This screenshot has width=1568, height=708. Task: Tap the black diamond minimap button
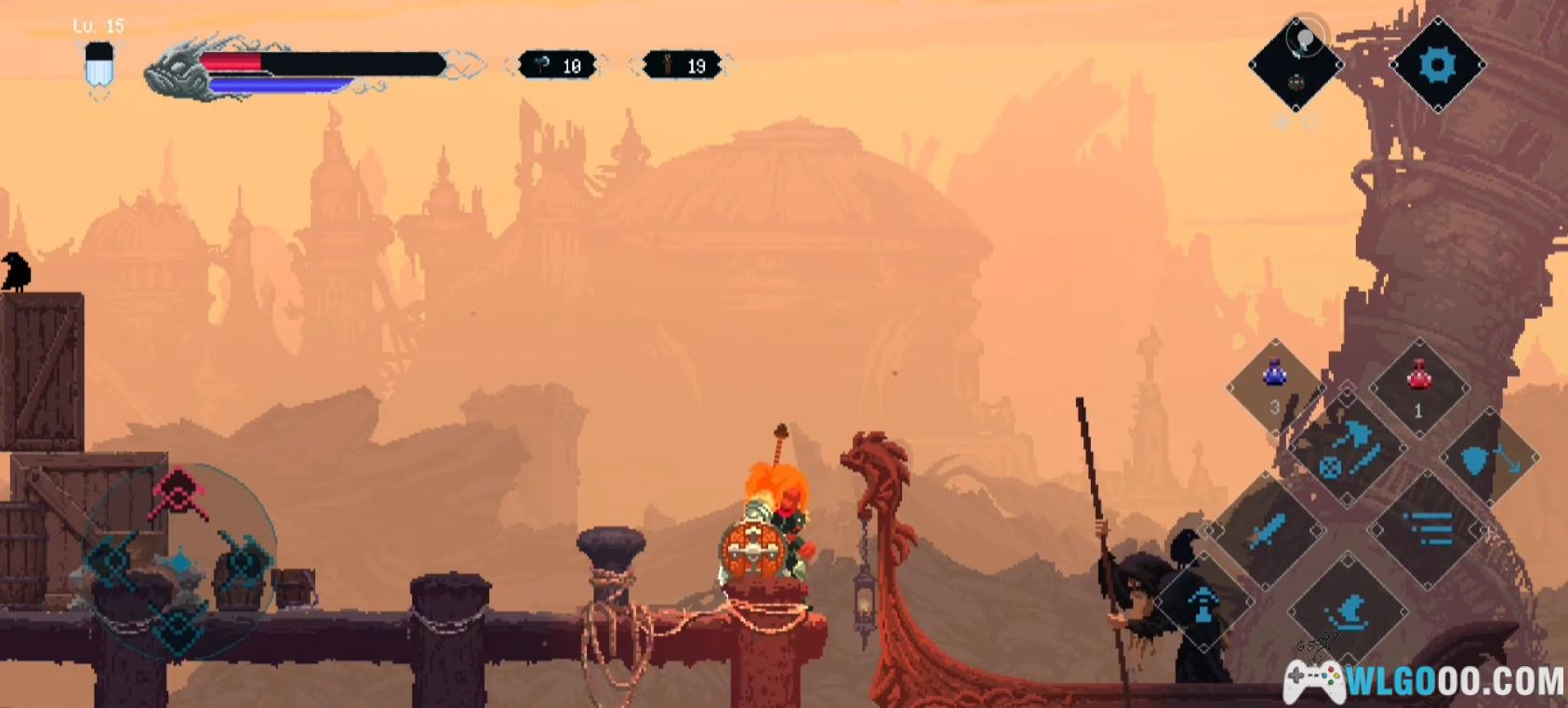point(1296,65)
